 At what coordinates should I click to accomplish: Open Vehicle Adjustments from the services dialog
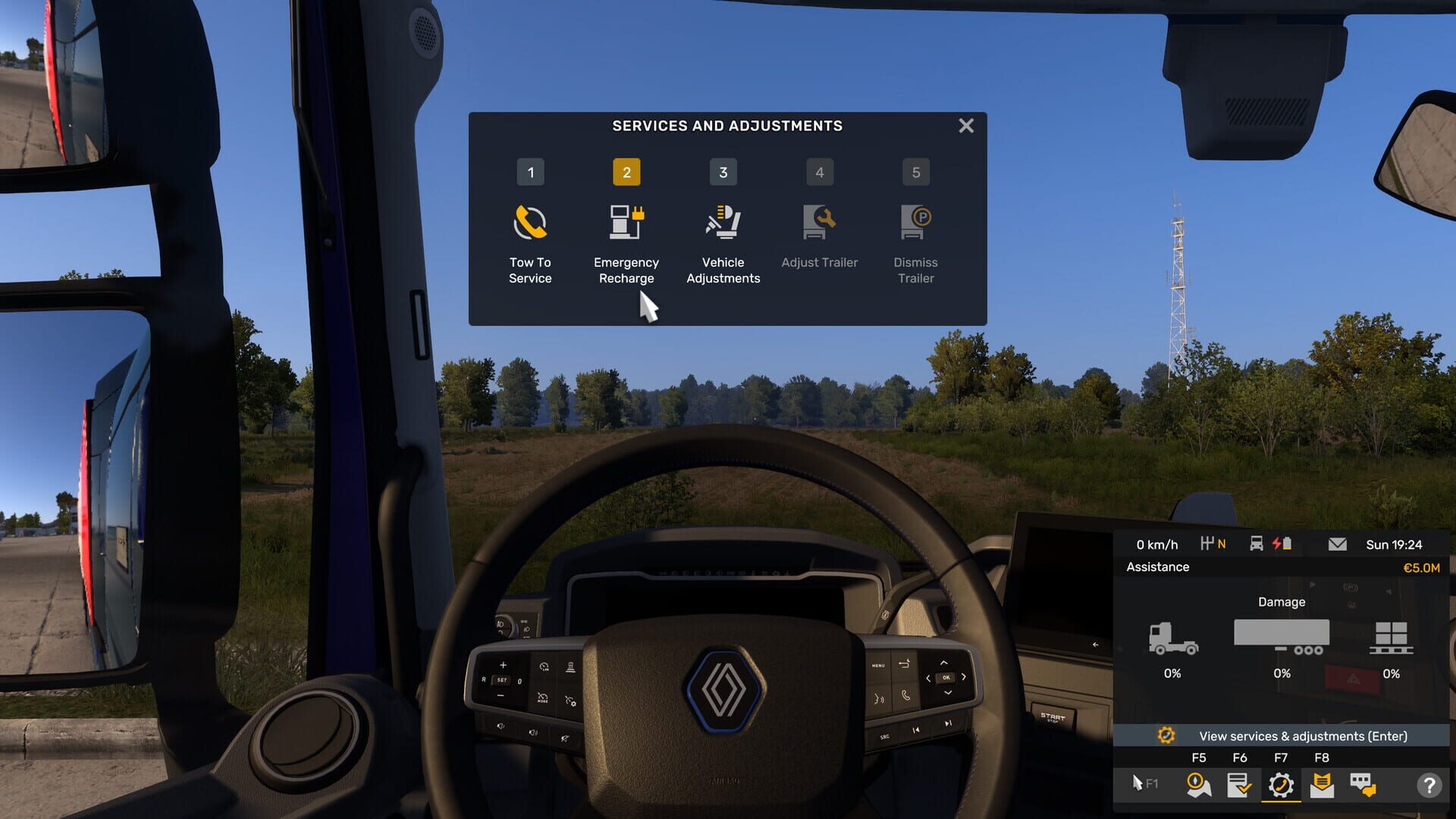pyautogui.click(x=723, y=221)
